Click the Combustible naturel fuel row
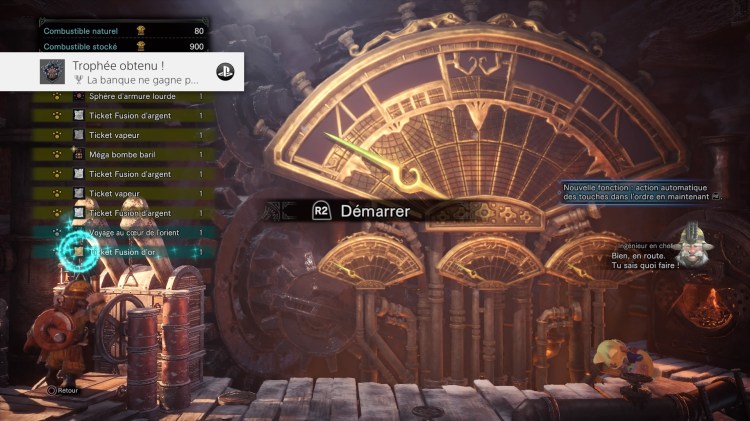Screen dimensions: 750x421 (x=124, y=30)
